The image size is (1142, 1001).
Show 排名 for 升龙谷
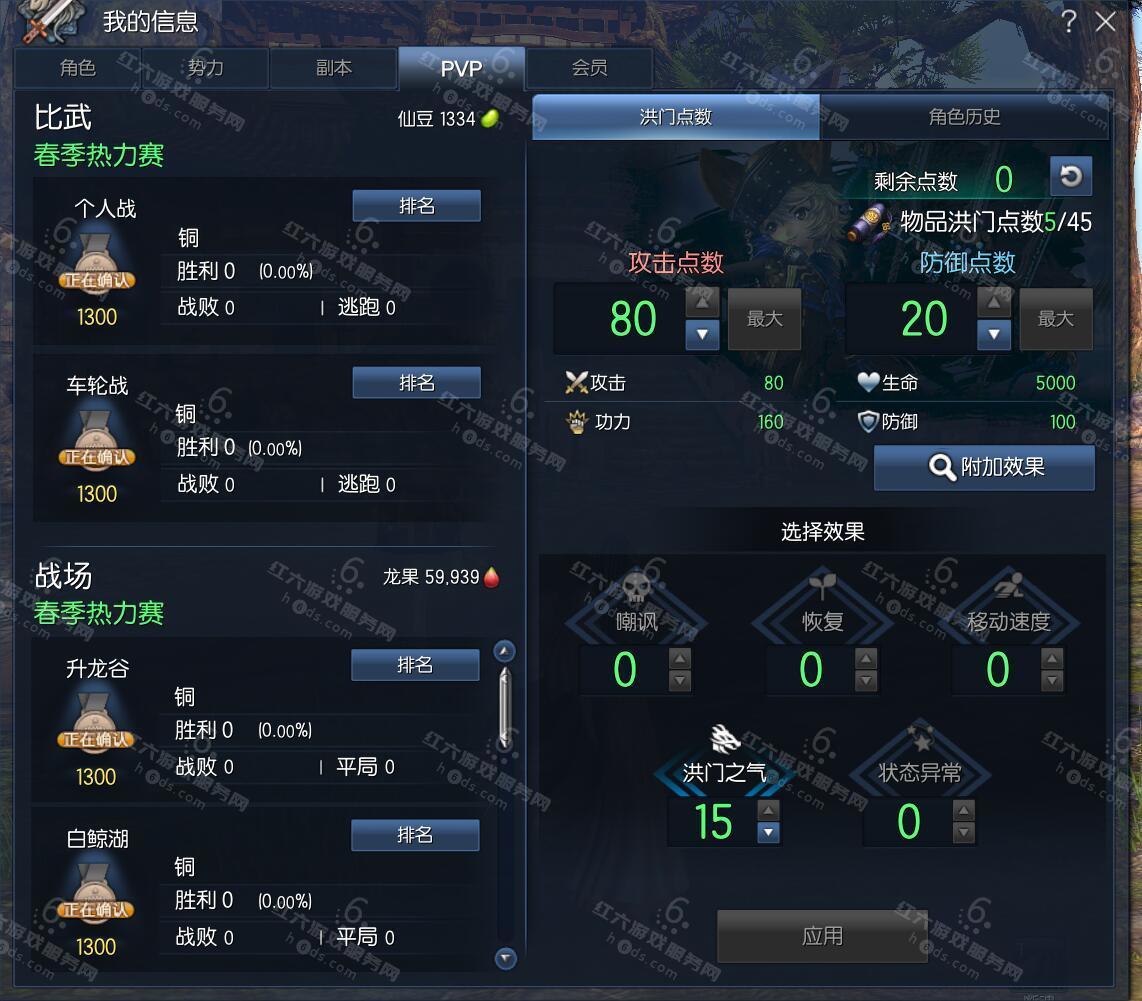(x=415, y=665)
